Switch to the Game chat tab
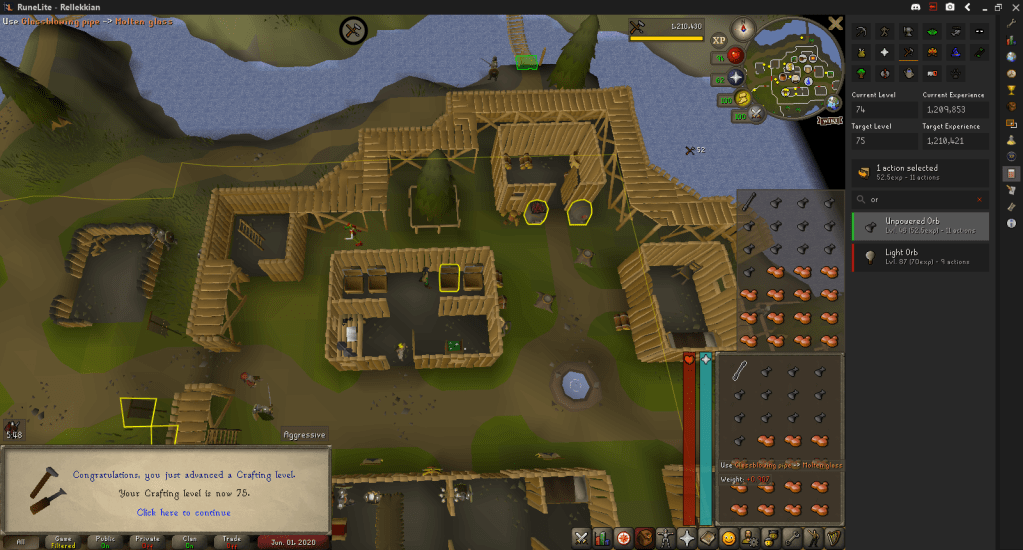 (x=62, y=541)
